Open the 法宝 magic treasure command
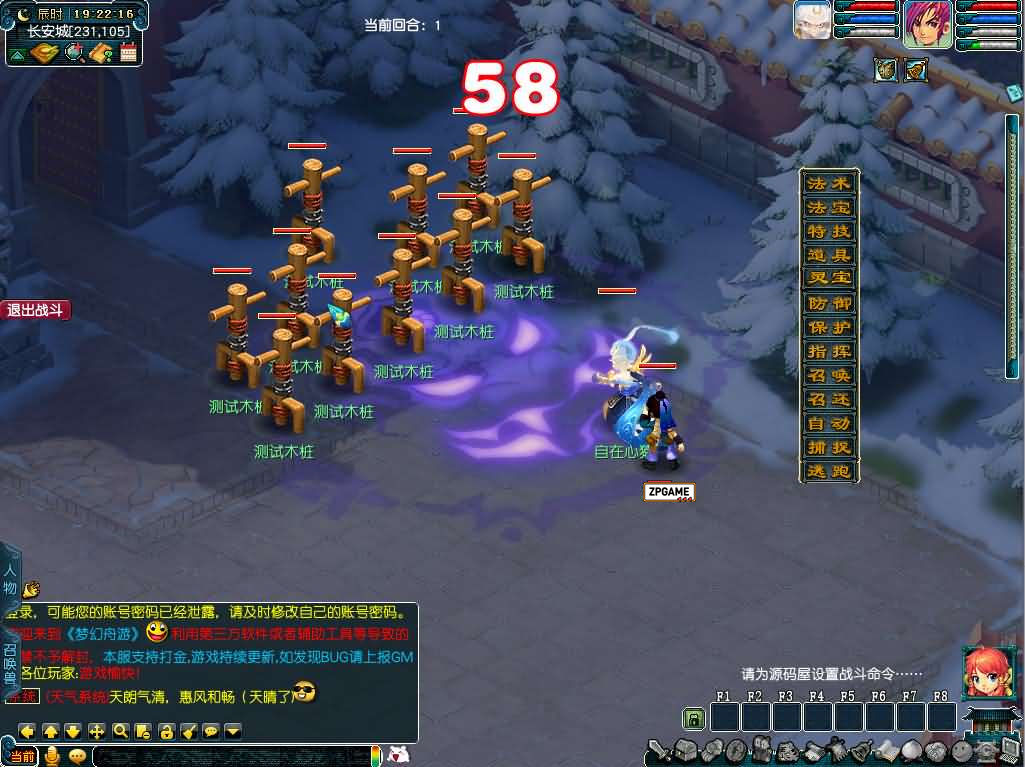 tap(829, 208)
